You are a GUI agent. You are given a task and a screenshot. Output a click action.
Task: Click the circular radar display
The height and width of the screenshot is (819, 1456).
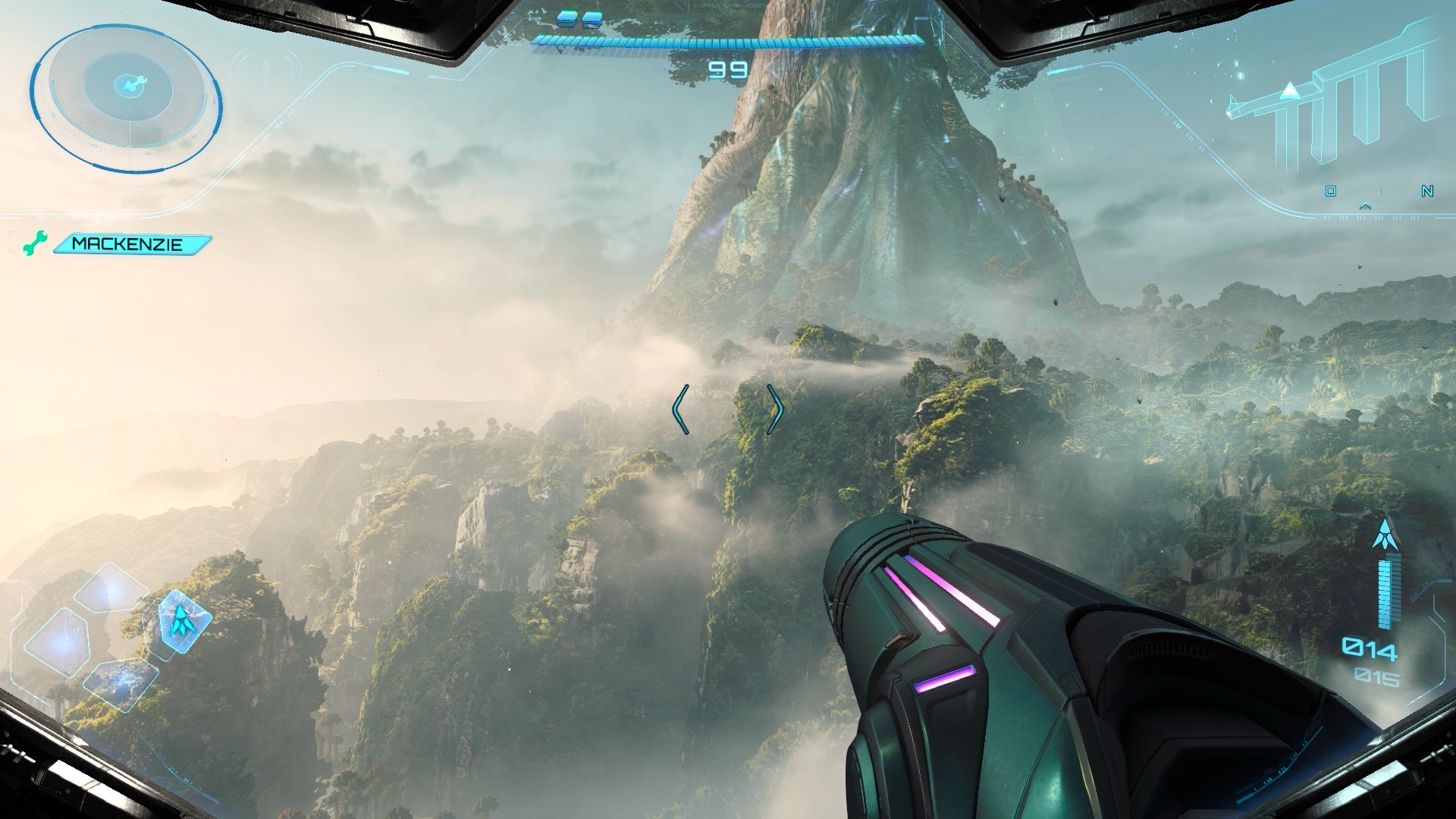point(126,99)
